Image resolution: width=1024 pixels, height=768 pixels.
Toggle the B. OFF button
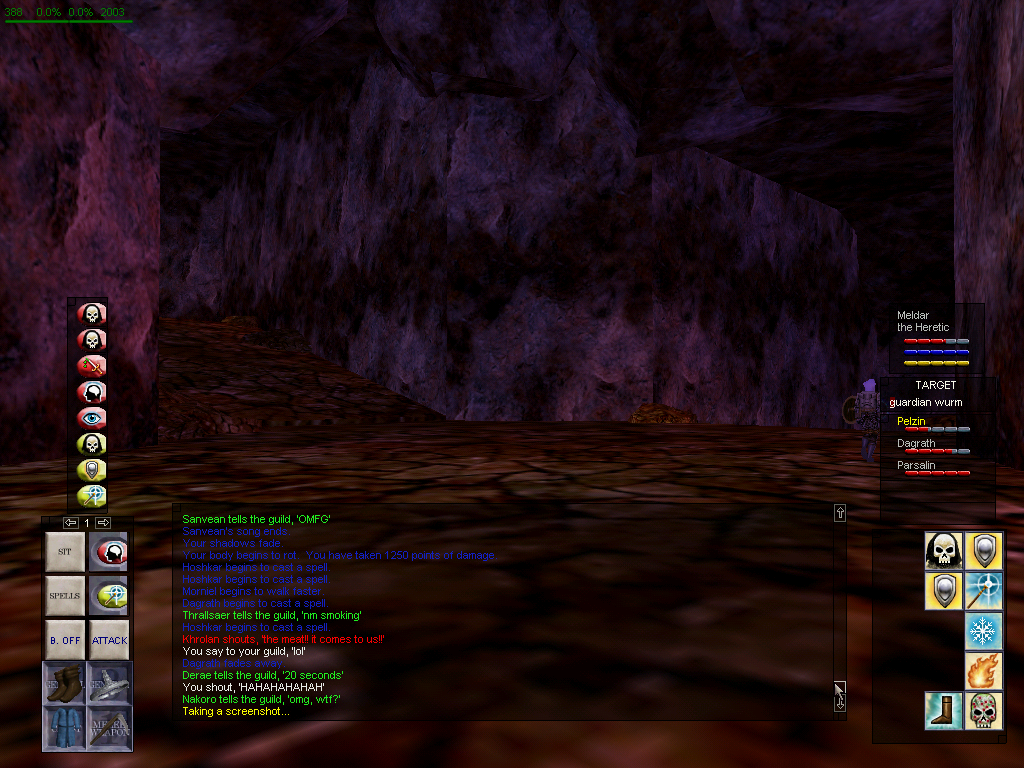click(65, 640)
